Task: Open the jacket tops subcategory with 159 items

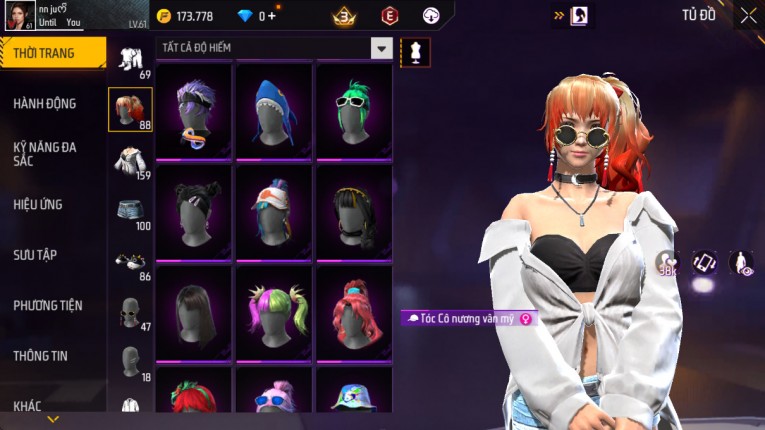Action: [130, 161]
